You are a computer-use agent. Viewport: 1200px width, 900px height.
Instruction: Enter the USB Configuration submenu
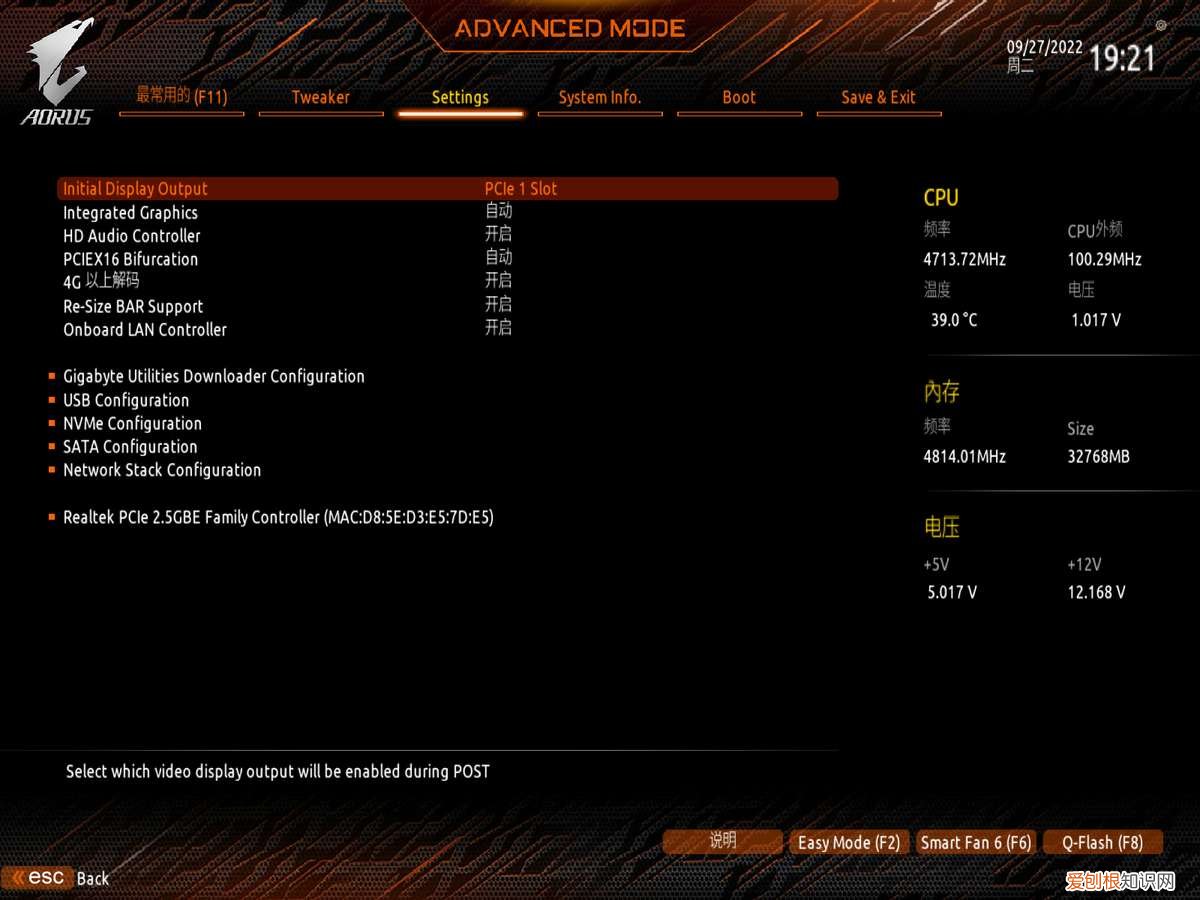[126, 400]
